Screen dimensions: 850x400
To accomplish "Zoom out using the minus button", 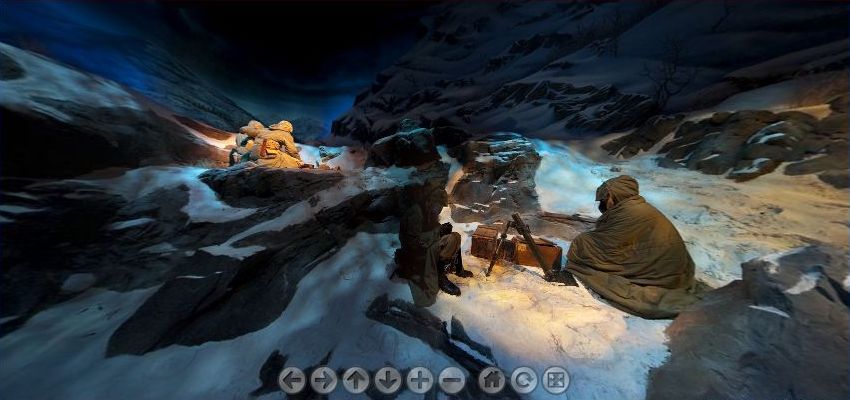I will (x=452, y=380).
